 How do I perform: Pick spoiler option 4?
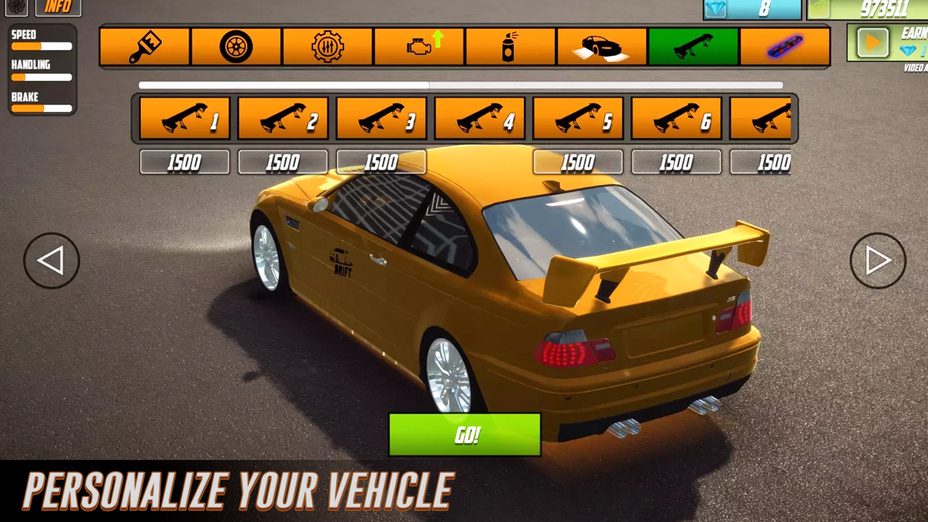pos(480,119)
